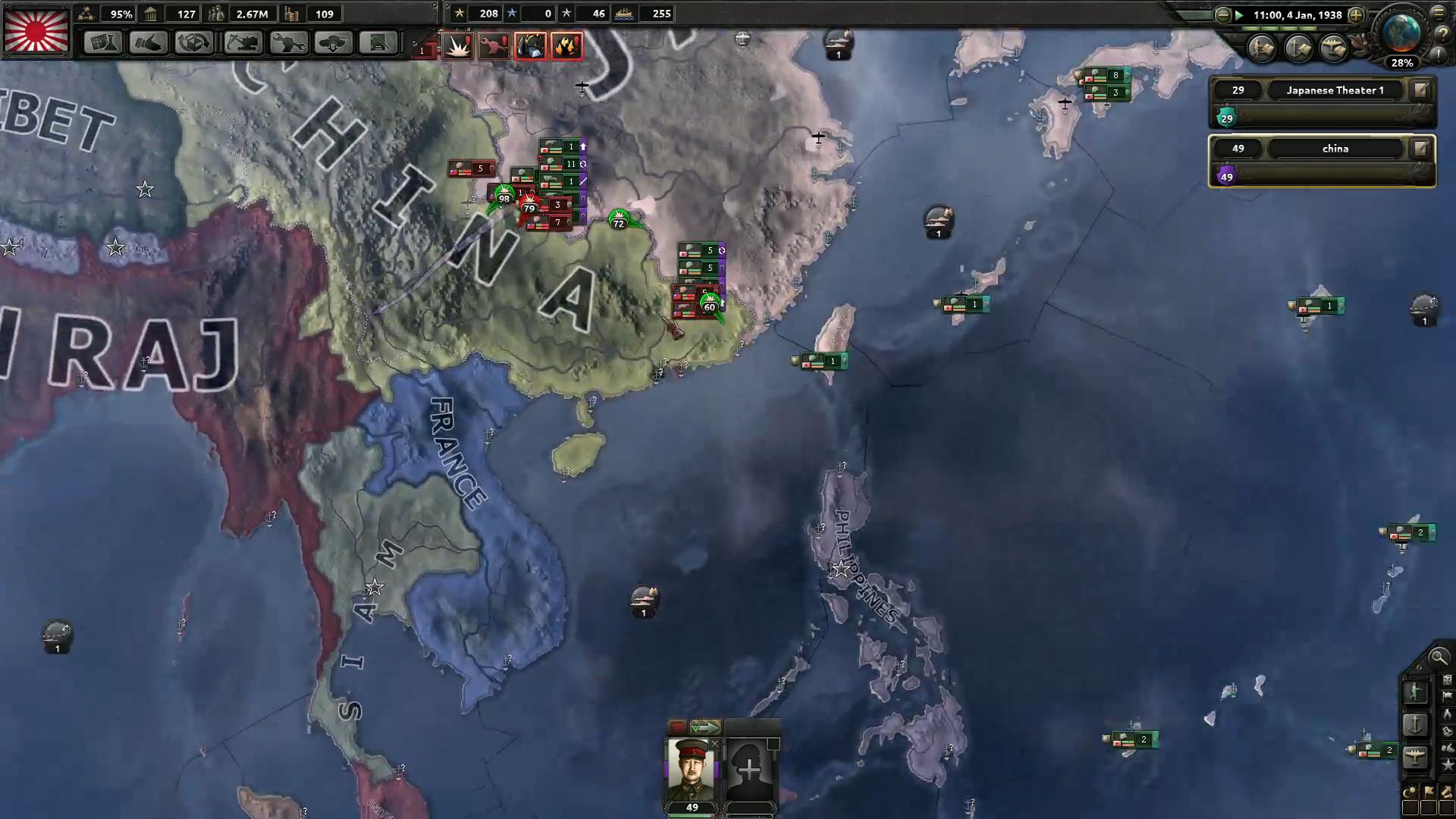Toggle the naval units filter
Viewport: 1456px width, 819px height.
[x=1414, y=722]
